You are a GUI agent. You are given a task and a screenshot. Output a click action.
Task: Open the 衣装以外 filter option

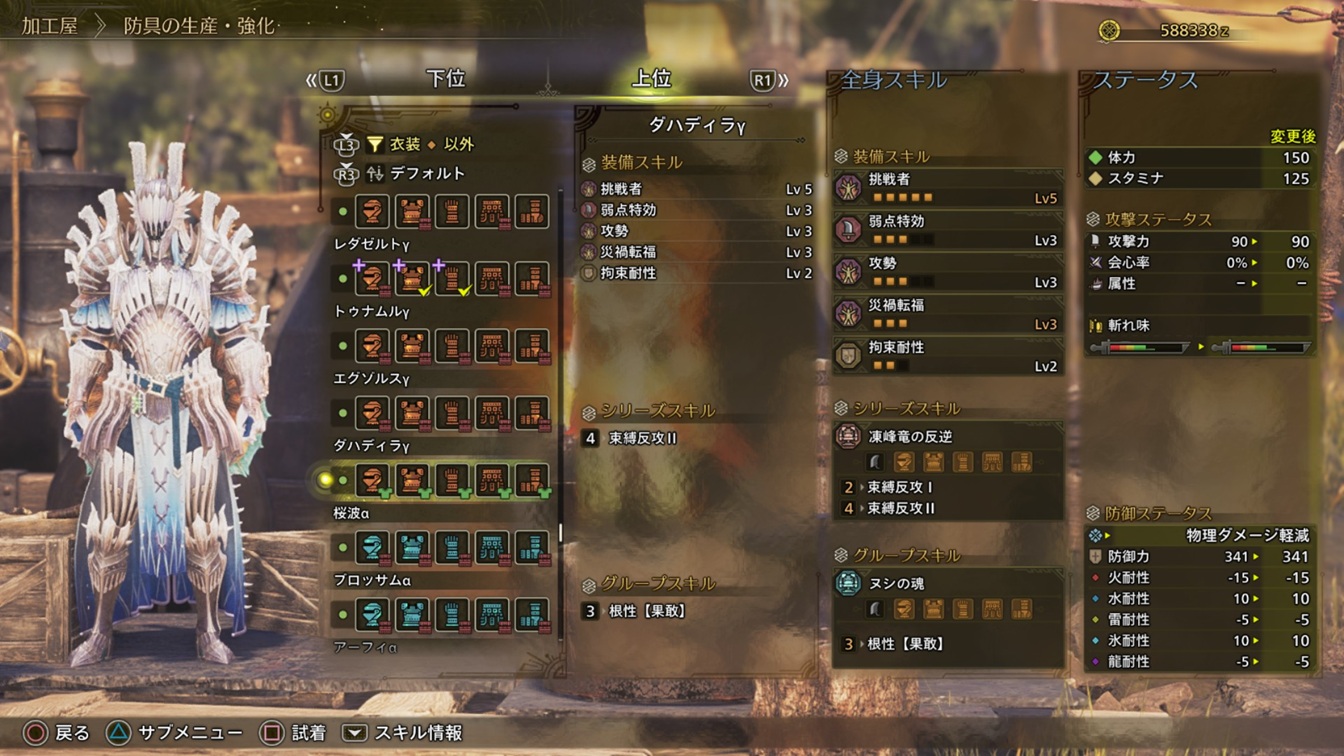pos(420,145)
